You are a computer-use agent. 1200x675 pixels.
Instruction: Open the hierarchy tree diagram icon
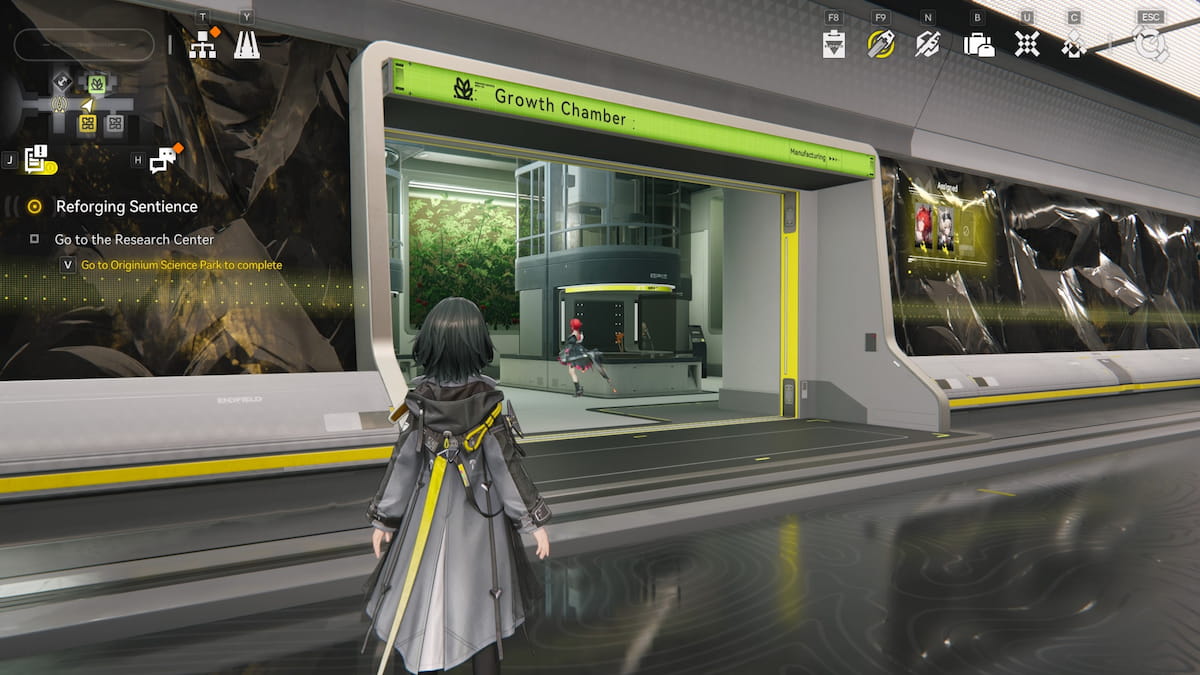tap(203, 44)
